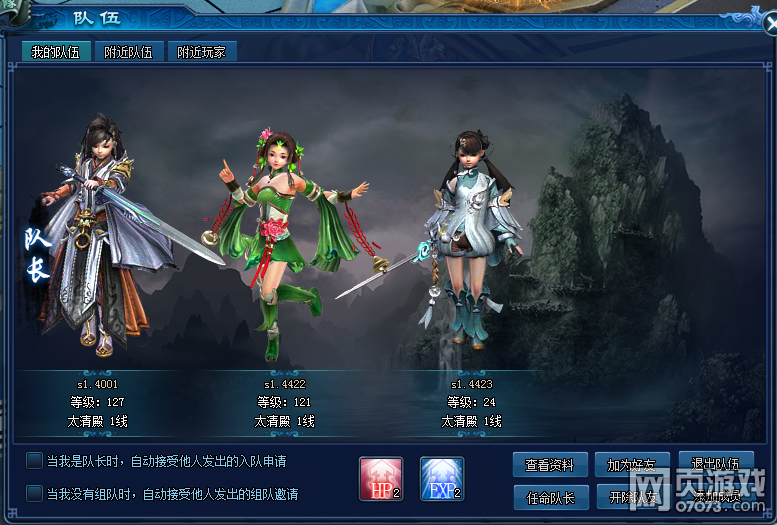Switch to the 我的队伍 tab
Viewport: 777px width, 525px height.
56,52
